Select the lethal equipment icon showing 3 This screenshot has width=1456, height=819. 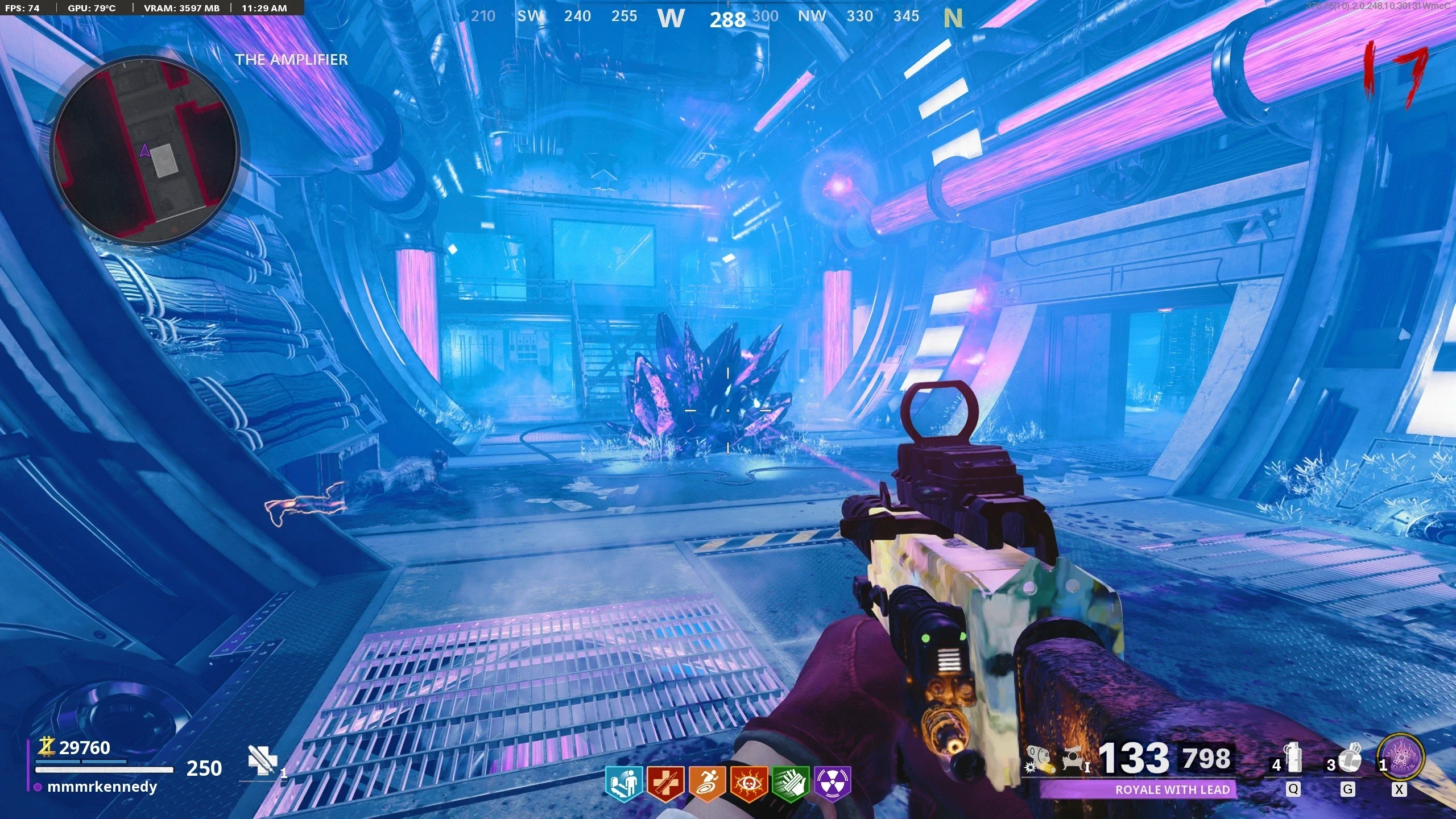click(1347, 759)
